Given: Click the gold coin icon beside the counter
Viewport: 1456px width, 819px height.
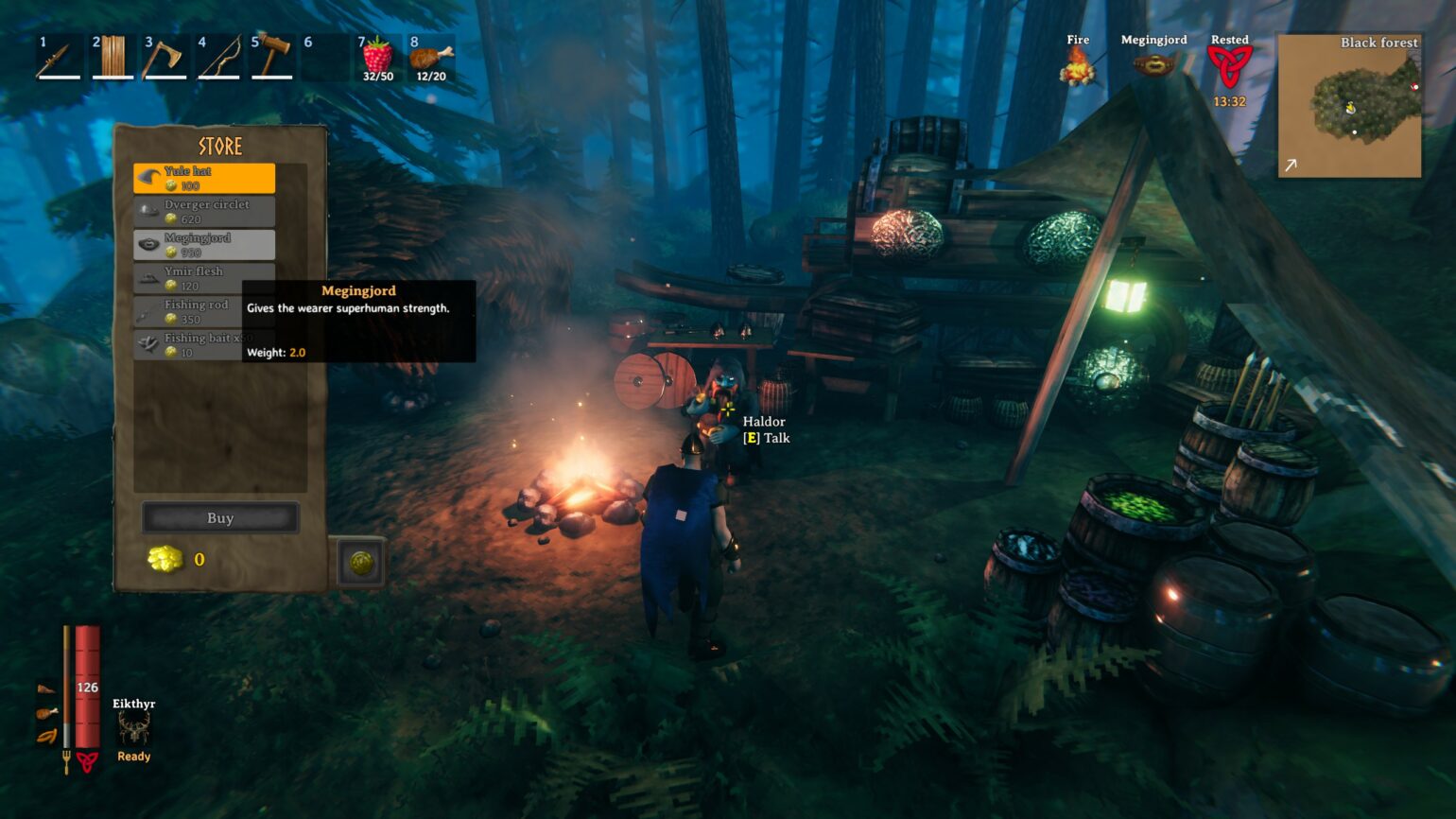Looking at the screenshot, I should [x=165, y=559].
